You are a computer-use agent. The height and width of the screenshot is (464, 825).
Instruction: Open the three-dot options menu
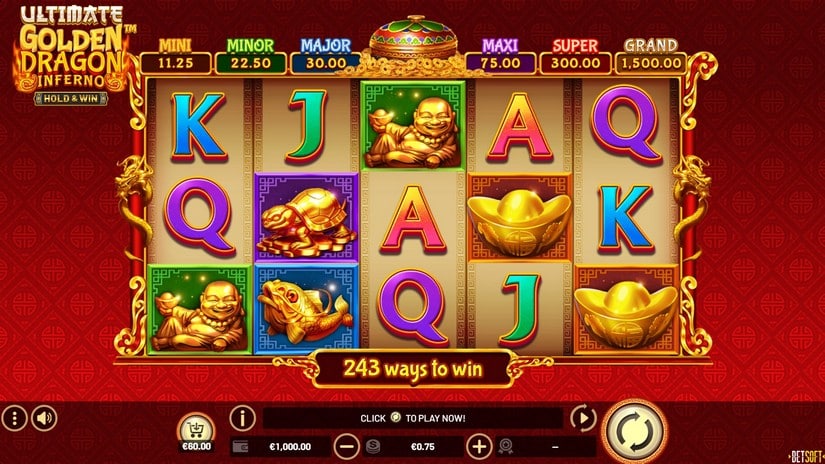click(x=14, y=417)
